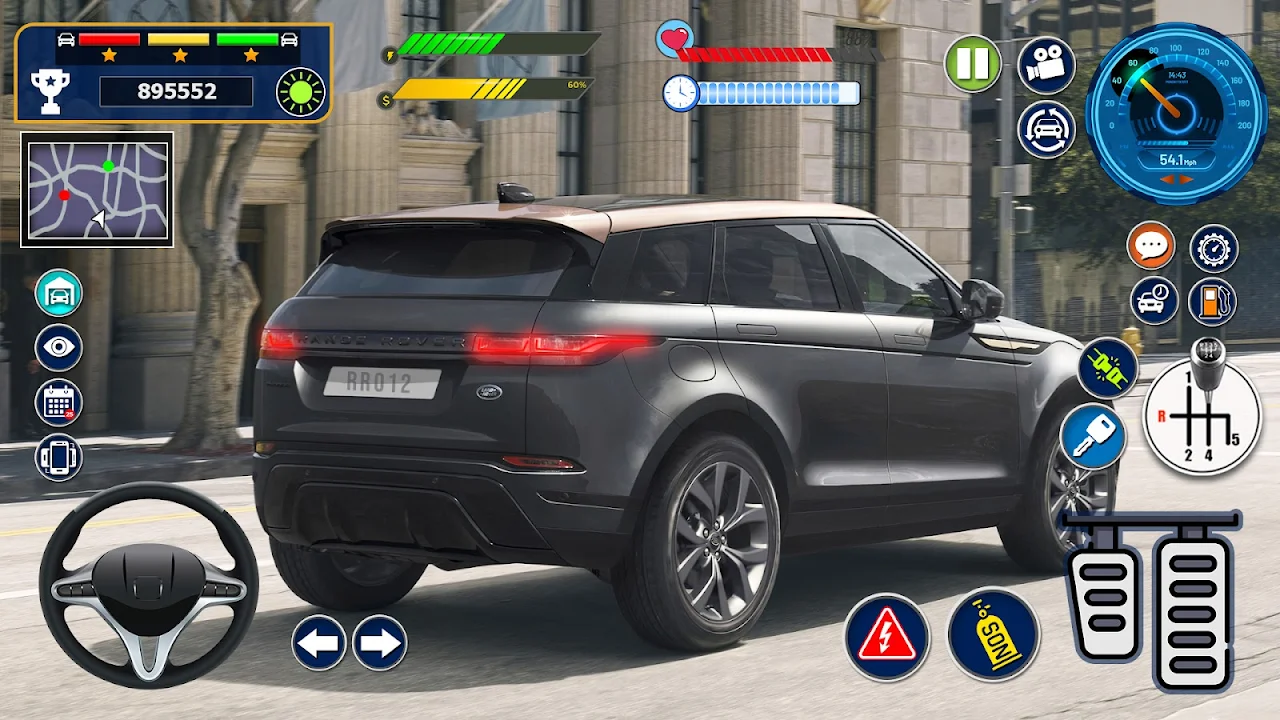Turn the ignition with the key icon
The height and width of the screenshot is (720, 1280).
pyautogui.click(x=1093, y=437)
